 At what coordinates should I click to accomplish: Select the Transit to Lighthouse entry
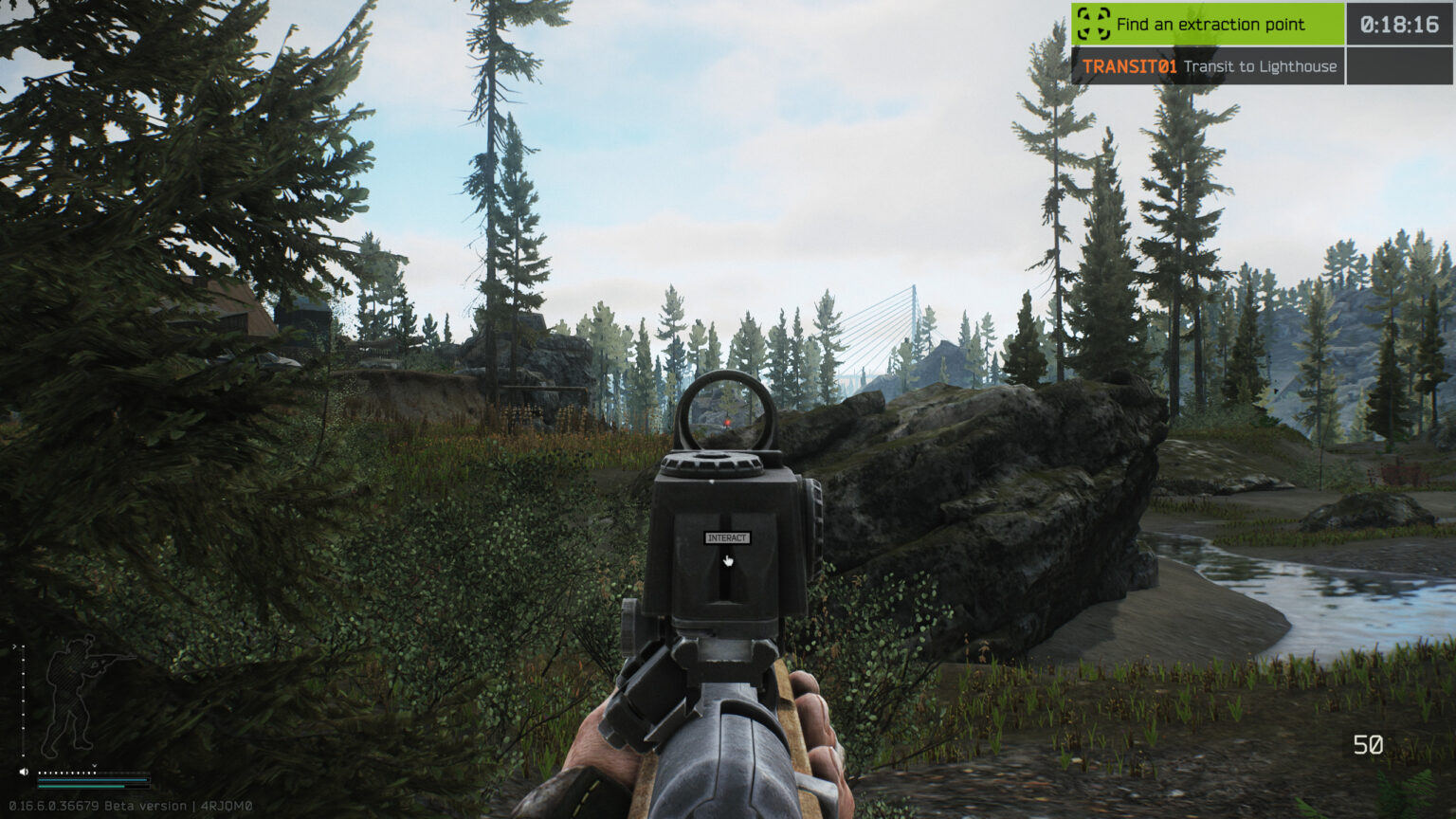point(1261,67)
